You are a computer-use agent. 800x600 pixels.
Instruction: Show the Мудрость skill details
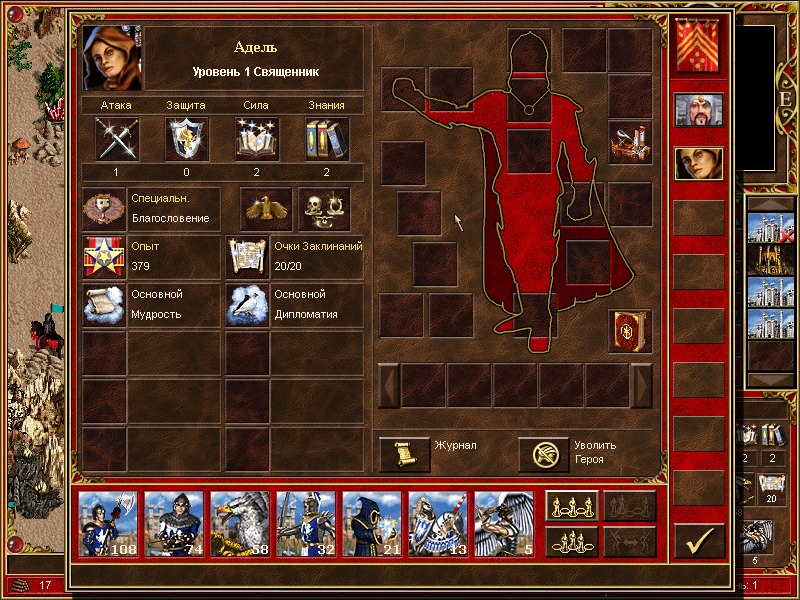(104, 305)
